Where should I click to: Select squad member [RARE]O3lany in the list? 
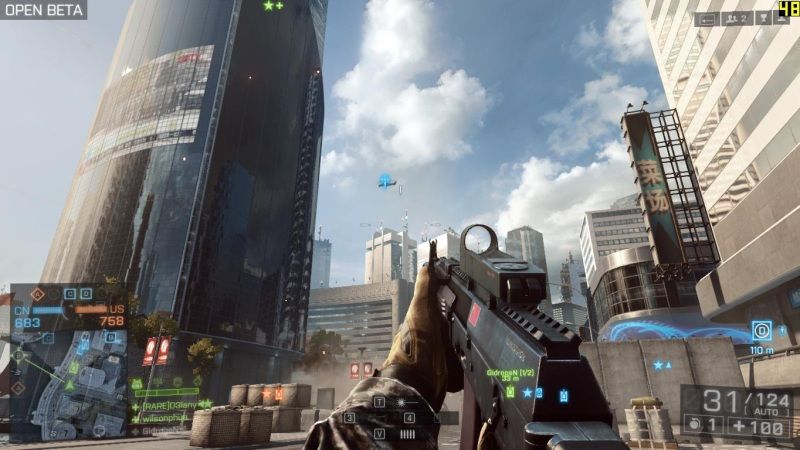(x=166, y=403)
